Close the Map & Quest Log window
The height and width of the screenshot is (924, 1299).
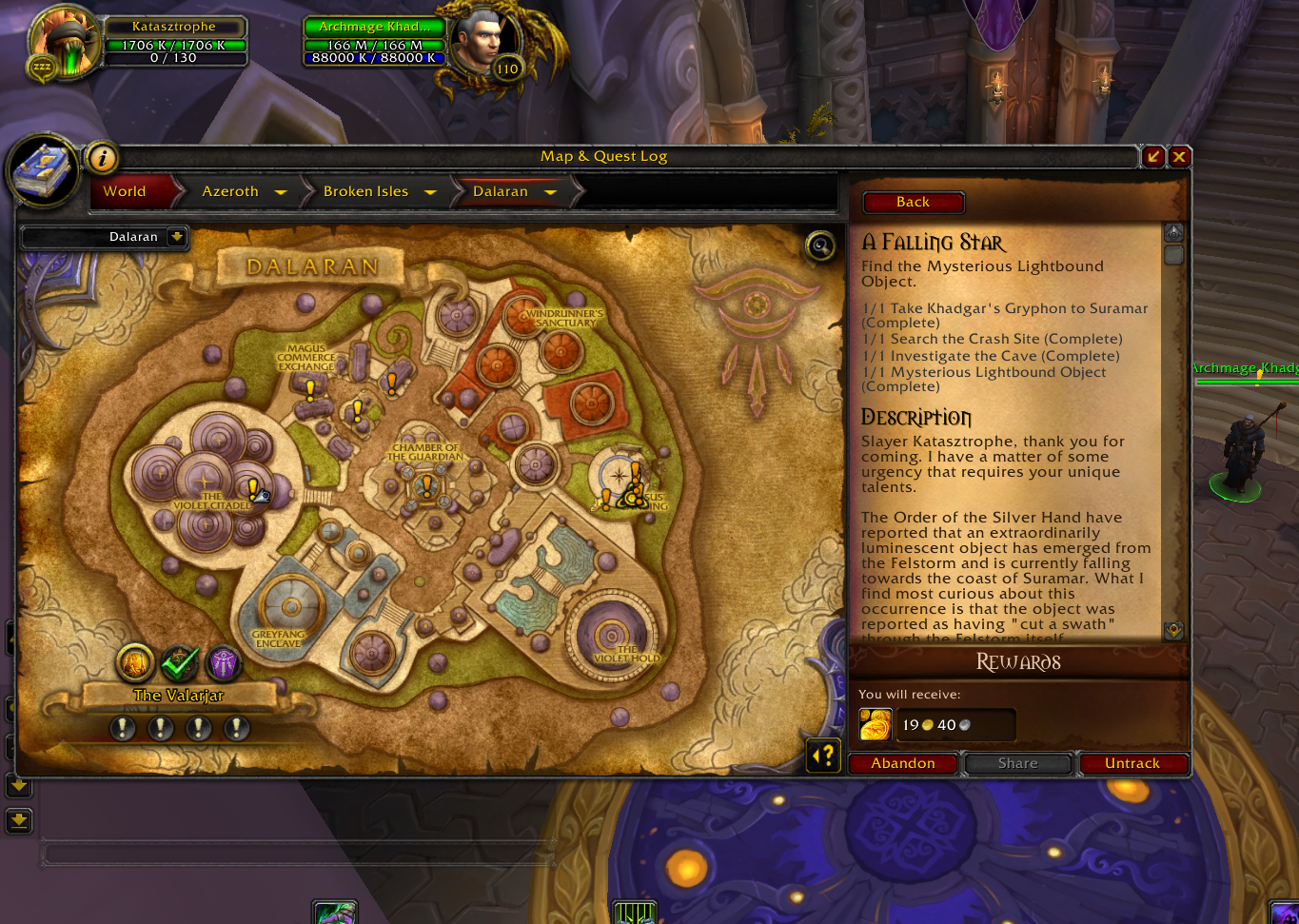point(1179,157)
